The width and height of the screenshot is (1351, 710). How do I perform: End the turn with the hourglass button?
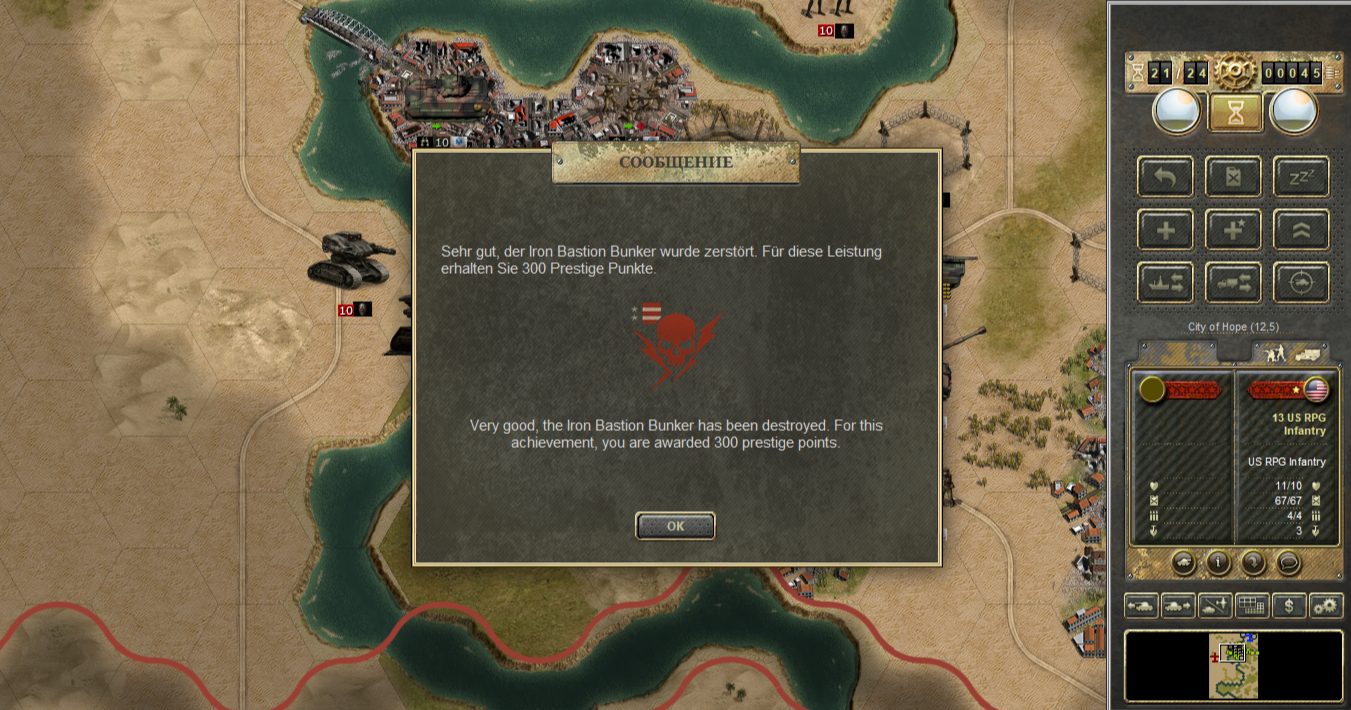point(1234,113)
